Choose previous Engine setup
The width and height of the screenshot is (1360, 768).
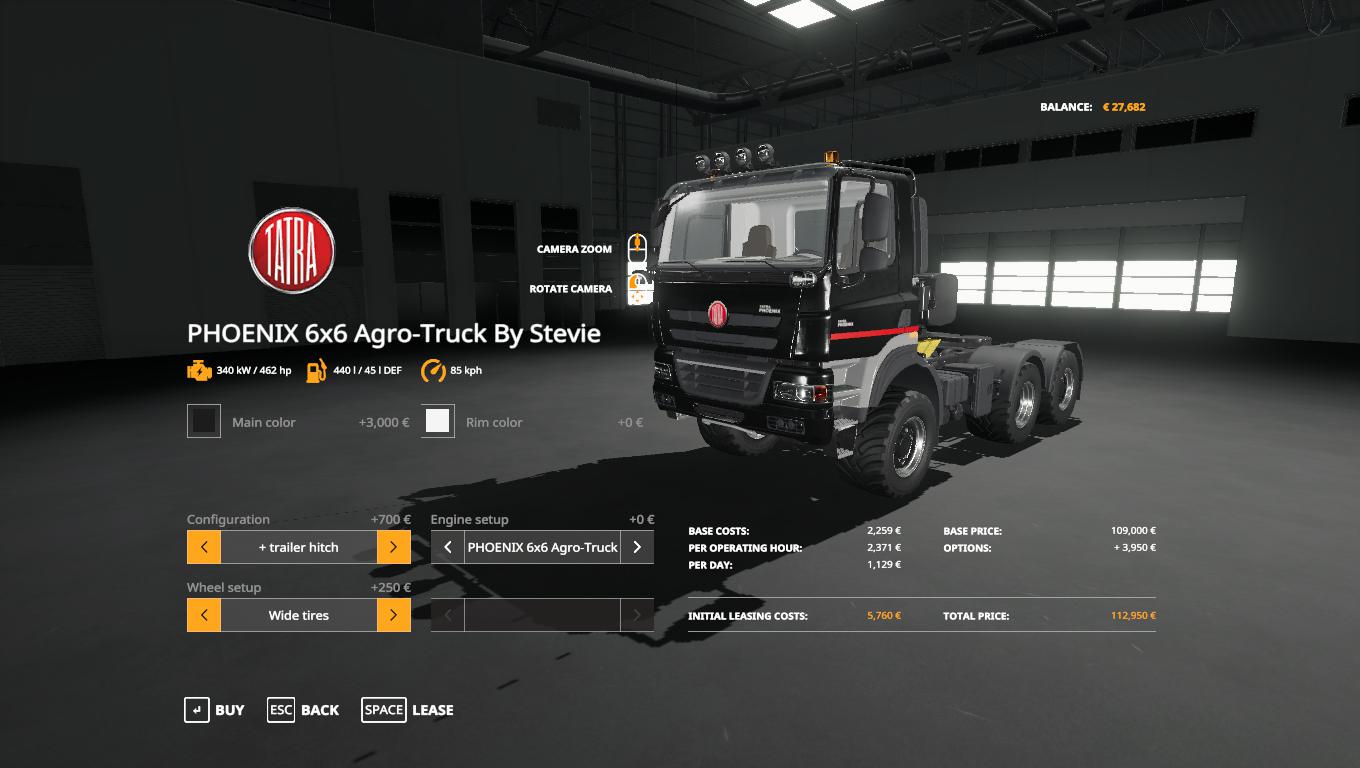point(448,547)
